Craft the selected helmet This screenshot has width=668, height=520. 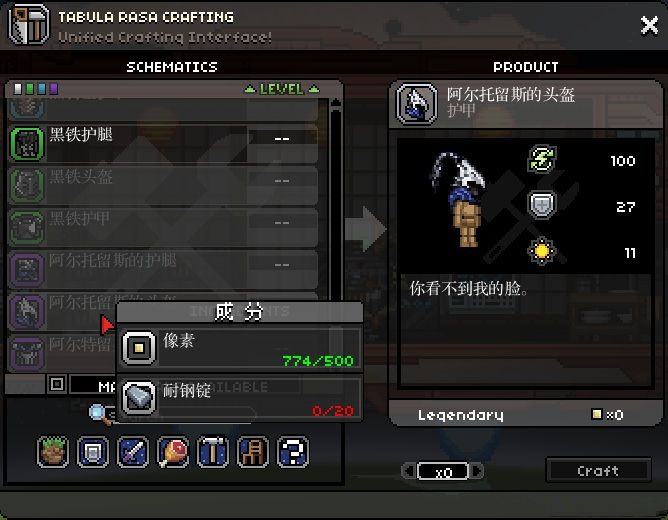click(597, 470)
